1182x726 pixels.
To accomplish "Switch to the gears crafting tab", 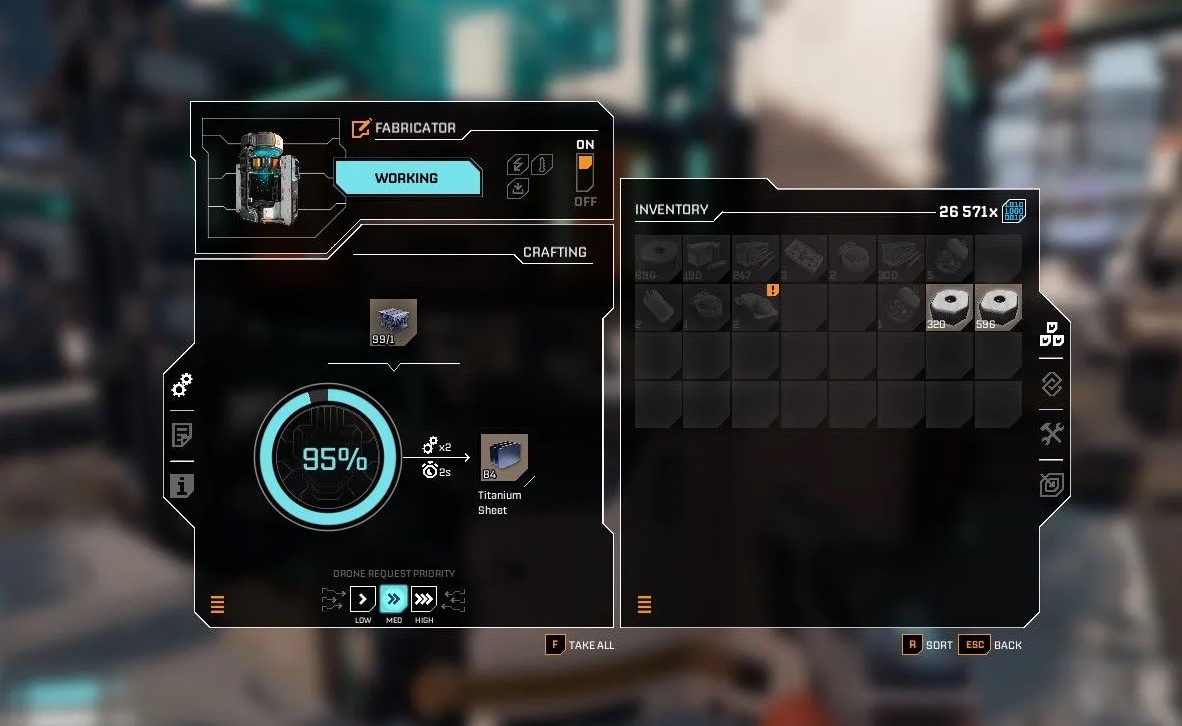I will point(182,384).
